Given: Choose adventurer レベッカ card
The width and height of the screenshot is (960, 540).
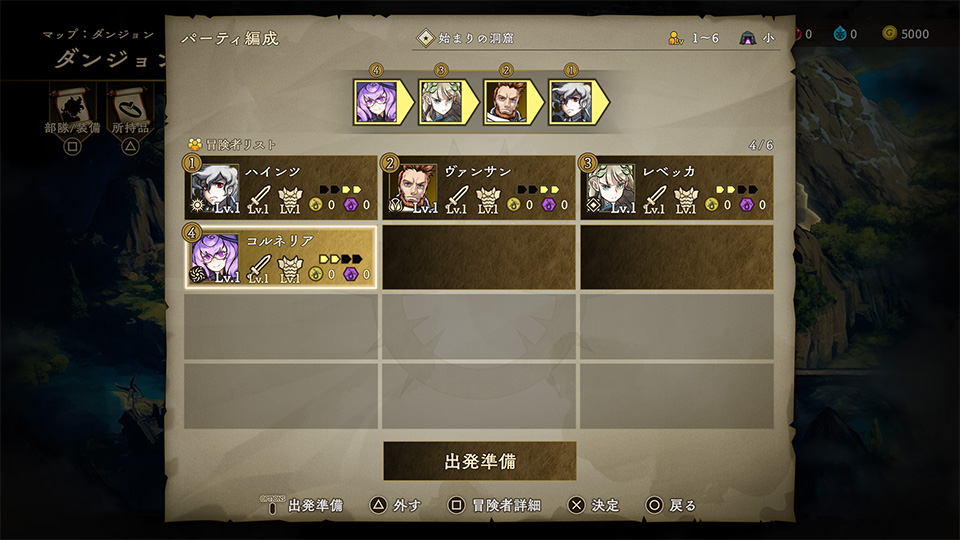Looking at the screenshot, I should [x=676, y=188].
